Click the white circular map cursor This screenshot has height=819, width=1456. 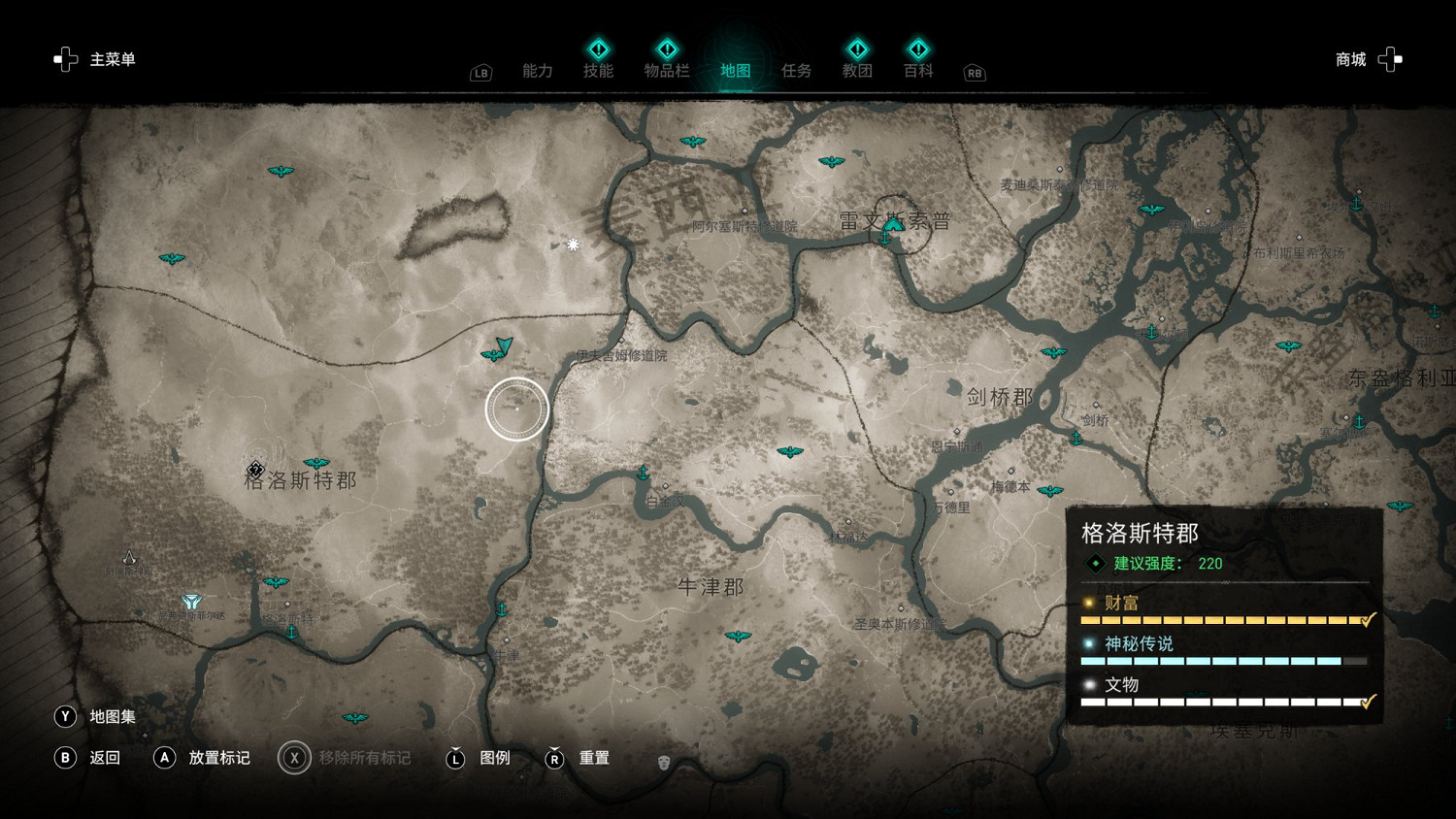coord(516,409)
